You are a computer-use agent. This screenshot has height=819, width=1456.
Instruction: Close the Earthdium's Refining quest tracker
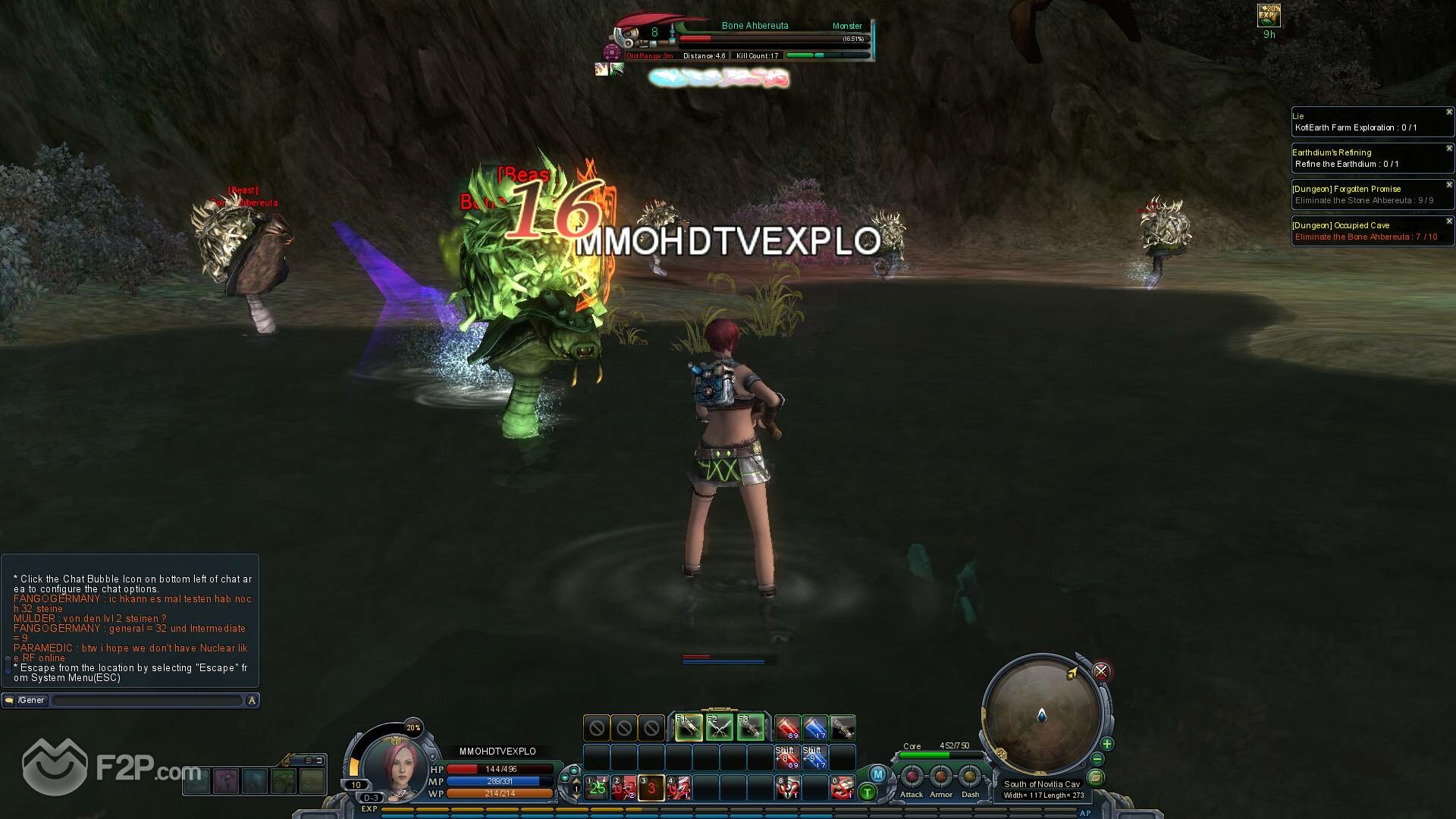point(1449,149)
